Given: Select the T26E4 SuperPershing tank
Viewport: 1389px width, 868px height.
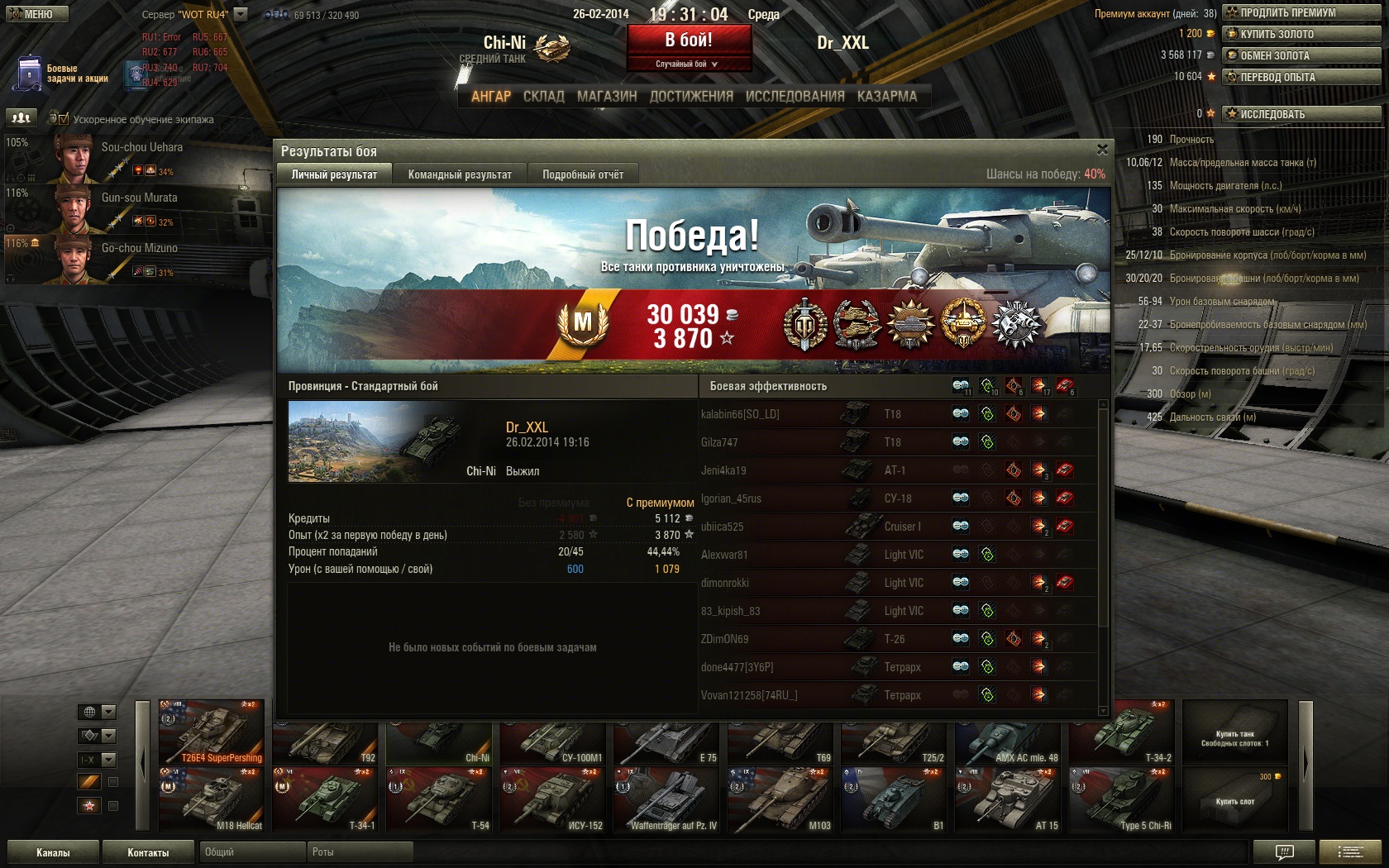Looking at the screenshot, I should click(212, 732).
